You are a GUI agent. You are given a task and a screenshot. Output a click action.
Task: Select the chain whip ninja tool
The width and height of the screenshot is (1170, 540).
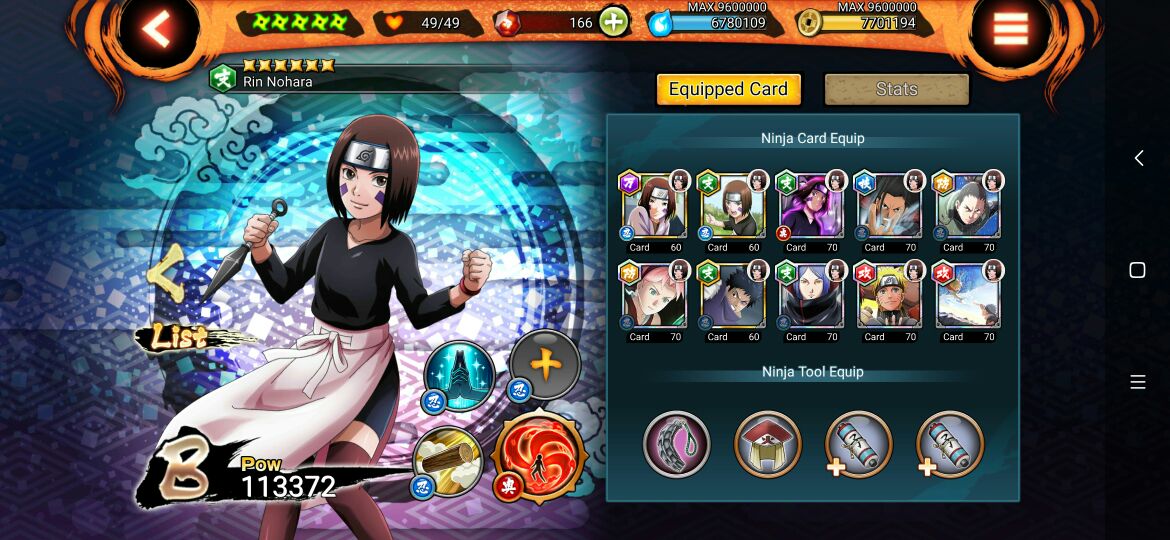[677, 444]
